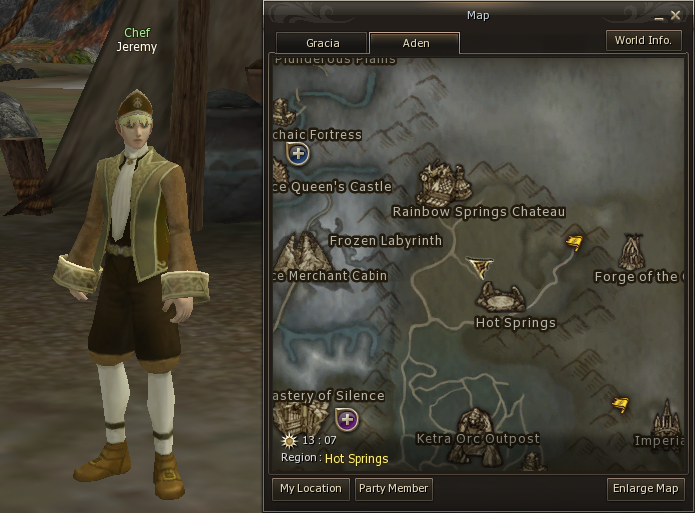The width and height of the screenshot is (695, 513).
Task: Open the World Info. panel
Action: point(643,41)
